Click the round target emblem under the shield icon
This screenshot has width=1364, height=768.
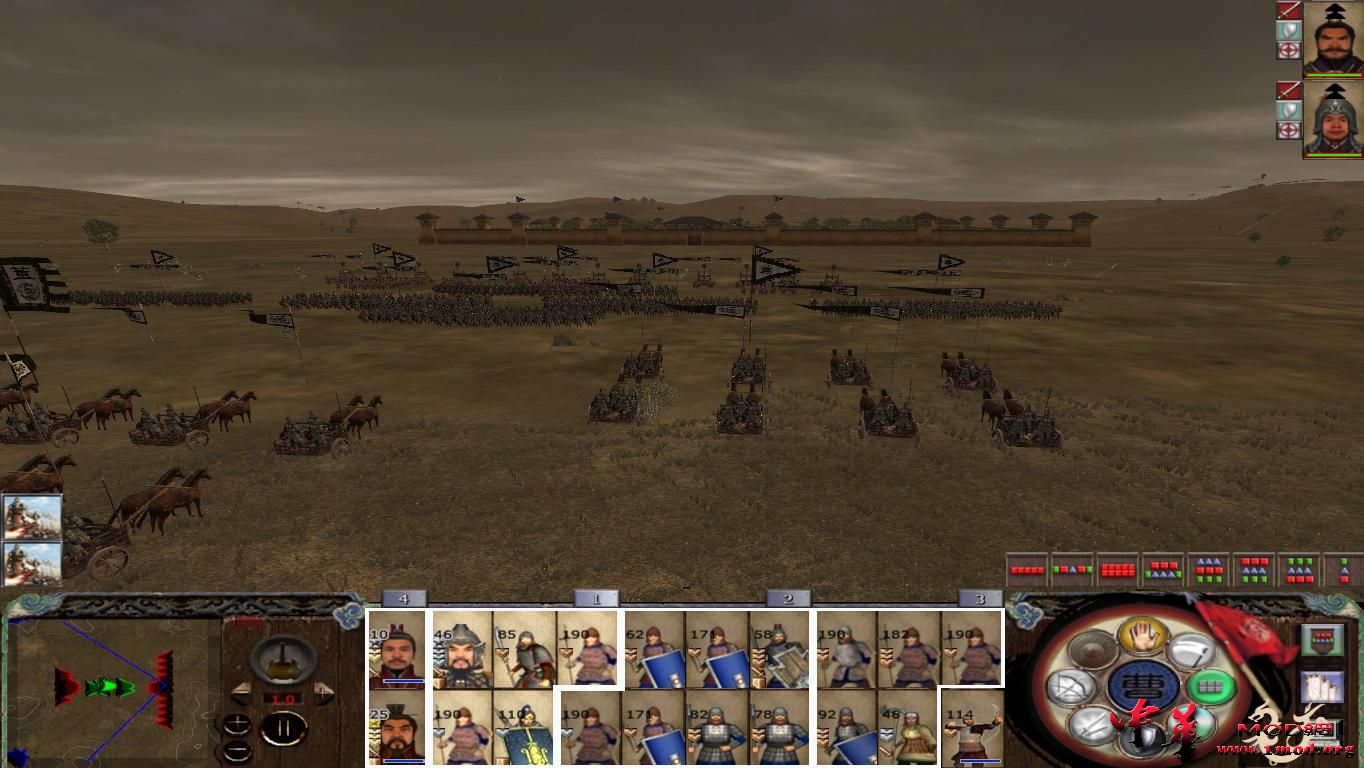coord(1288,50)
